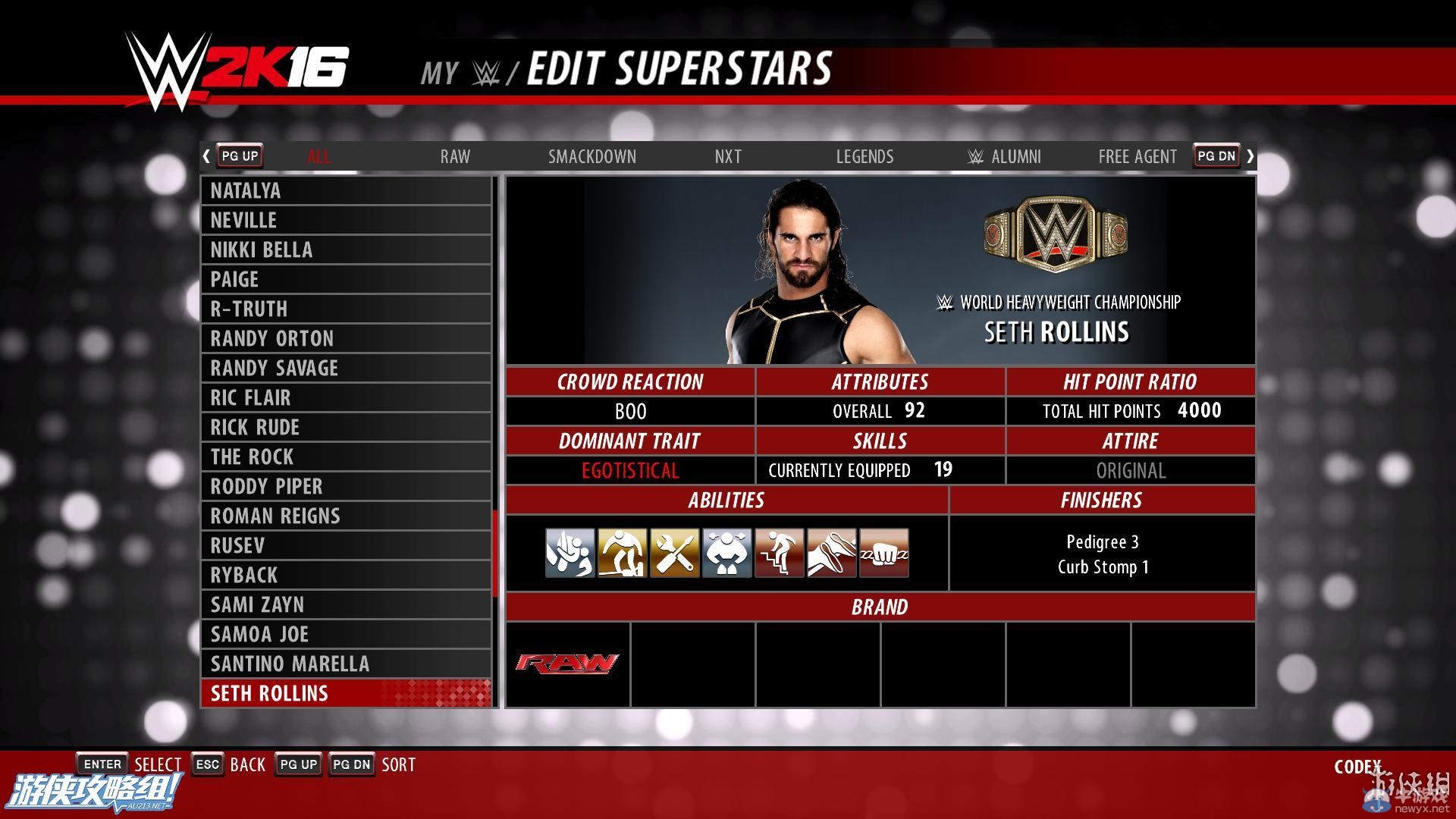Click the PG DN button
The image size is (1456, 819).
point(1216,155)
